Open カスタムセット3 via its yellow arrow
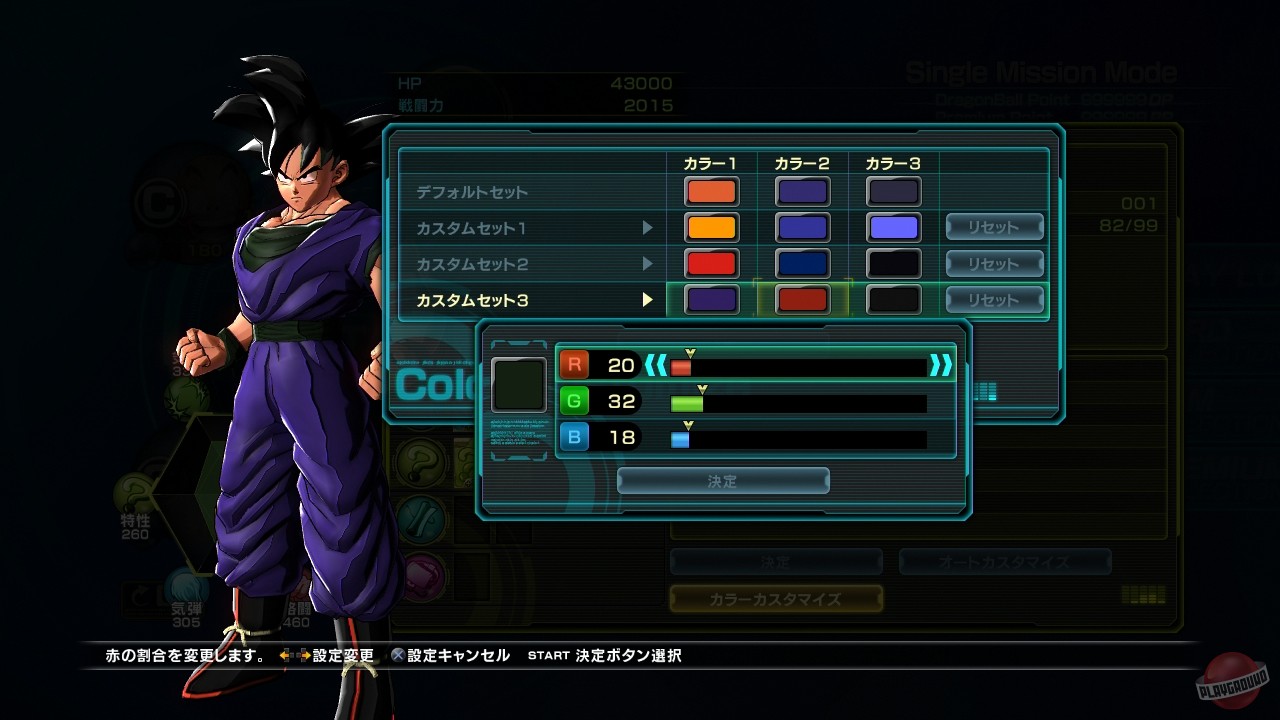This screenshot has height=720, width=1280. click(649, 299)
